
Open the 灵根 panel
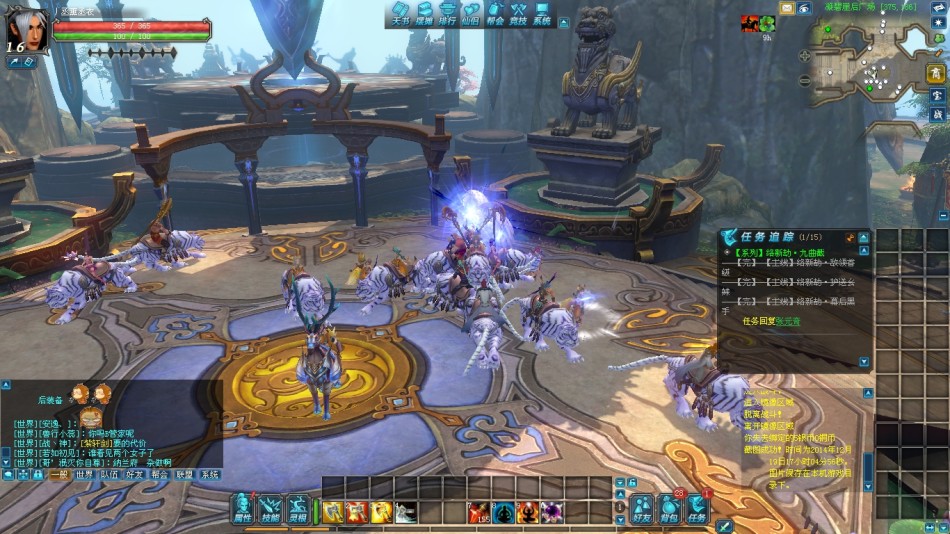coord(298,510)
